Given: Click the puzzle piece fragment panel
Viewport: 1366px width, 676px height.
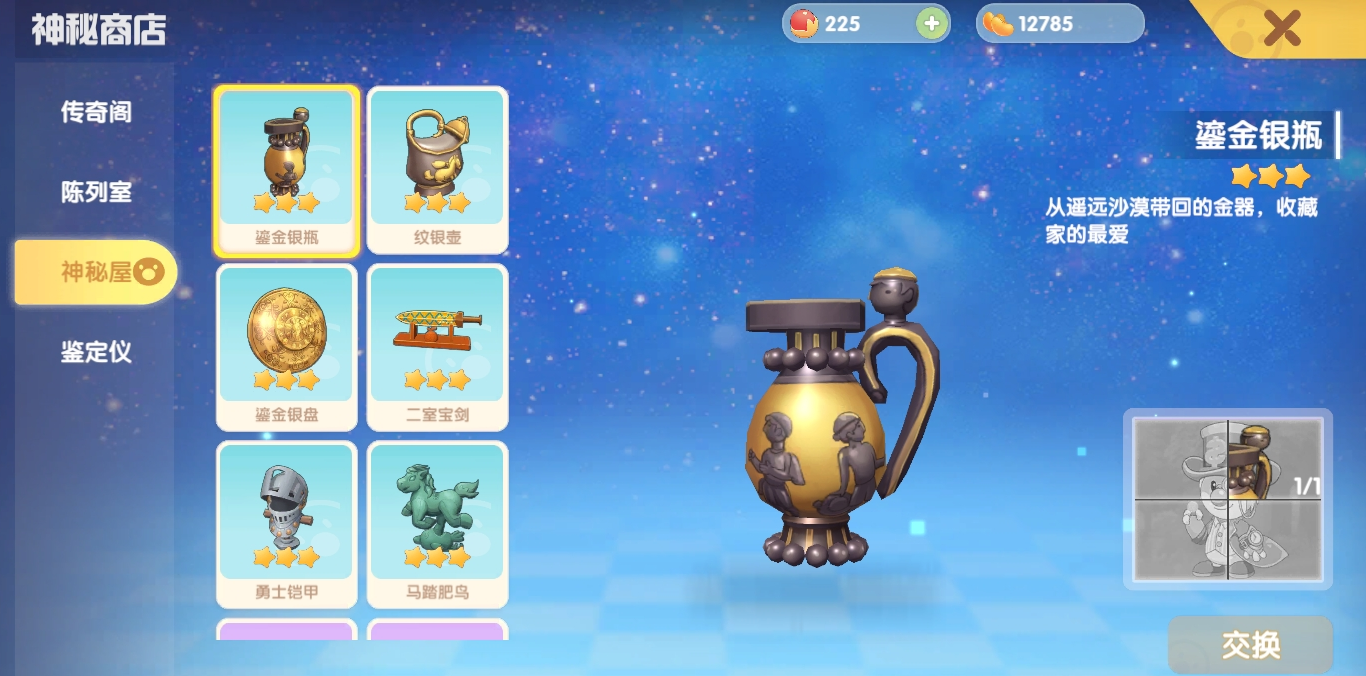Looking at the screenshot, I should 1228,499.
